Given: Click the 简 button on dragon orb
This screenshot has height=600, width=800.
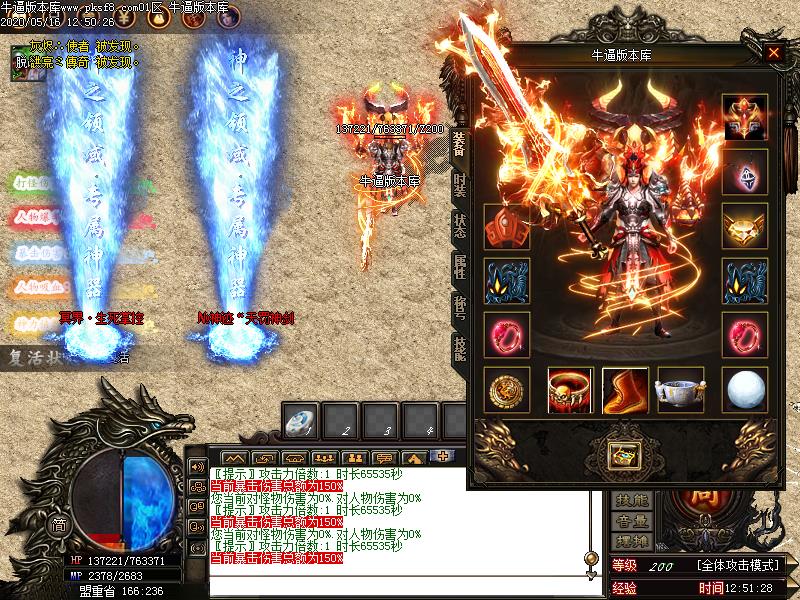Looking at the screenshot, I should coord(59,524).
